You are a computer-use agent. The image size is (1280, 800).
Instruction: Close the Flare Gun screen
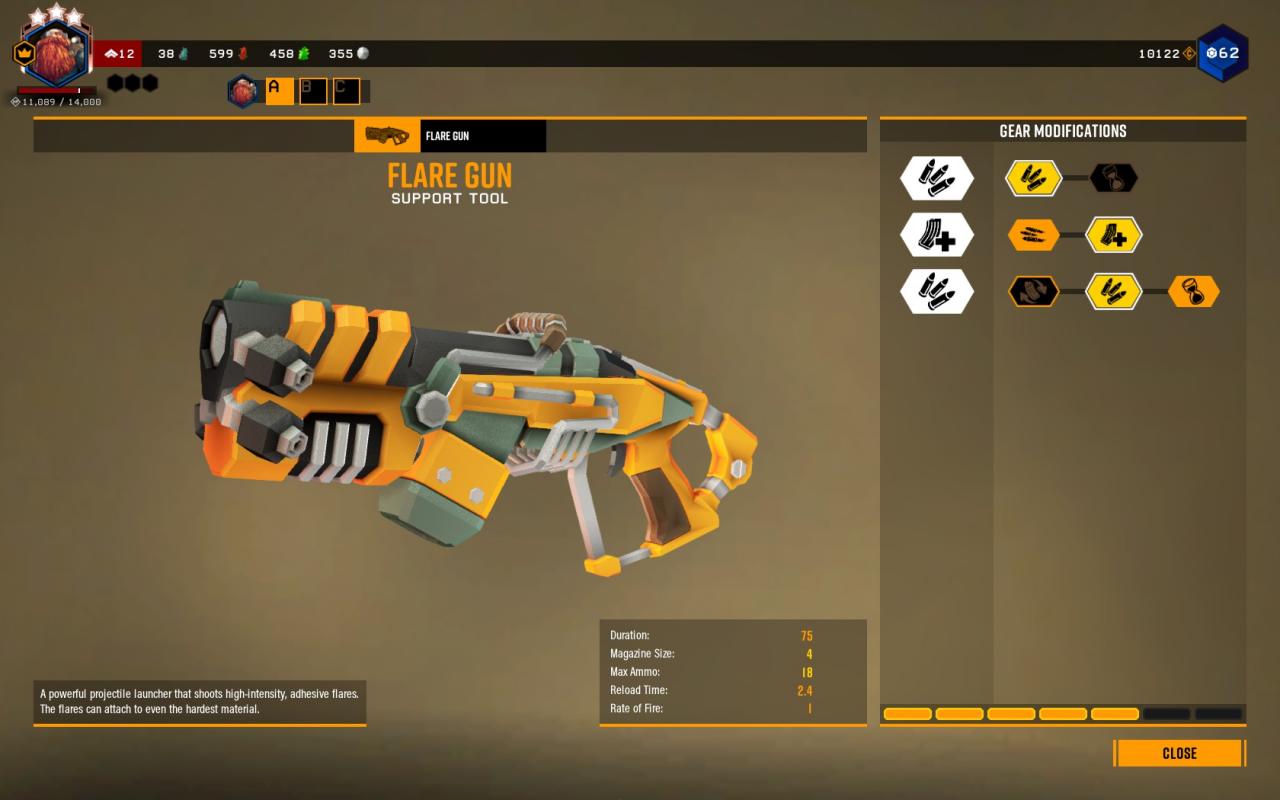(1179, 753)
